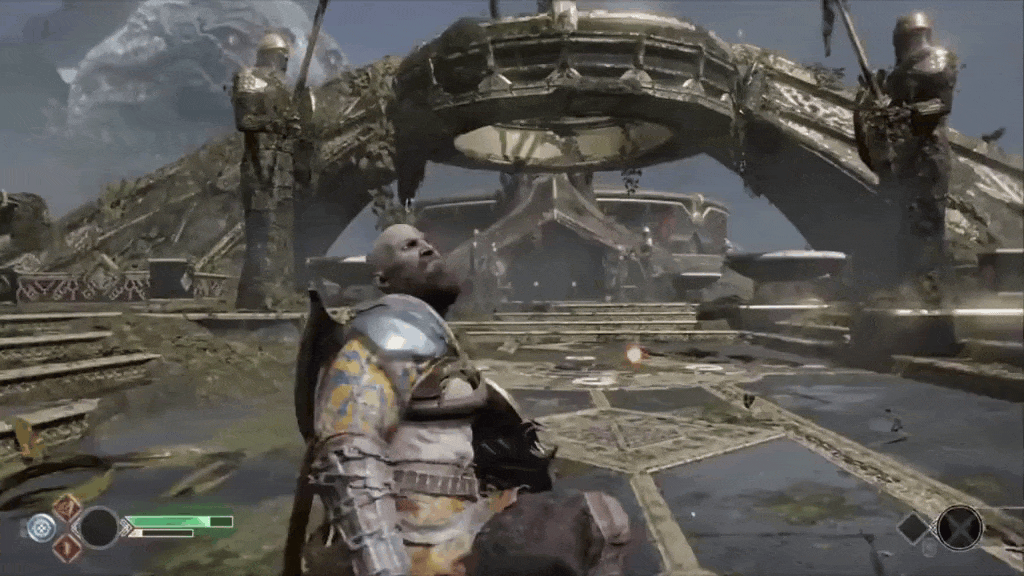Click the empty dark diamond companion slot
Image resolution: width=1024 pixels, height=576 pixels.
click(x=913, y=528)
